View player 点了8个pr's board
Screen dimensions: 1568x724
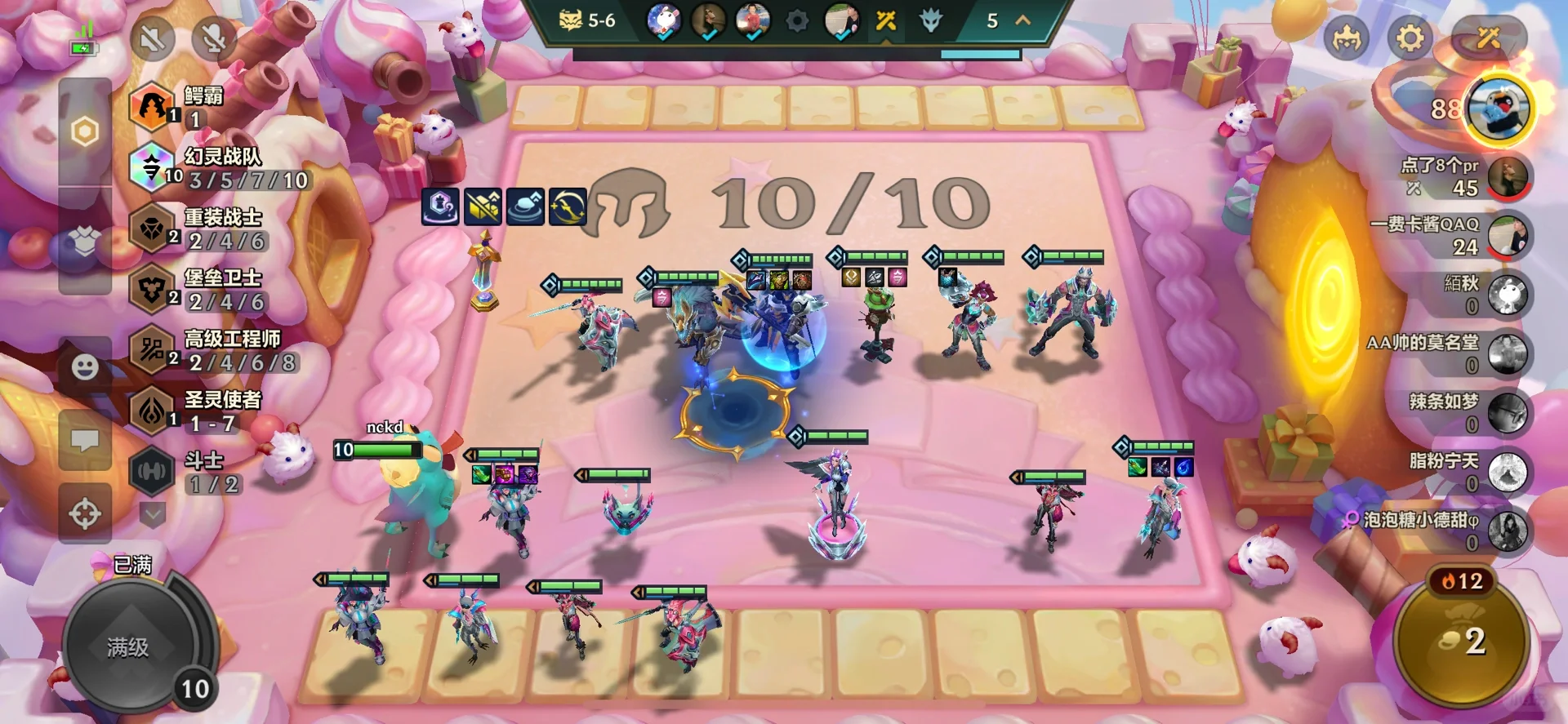[1507, 176]
